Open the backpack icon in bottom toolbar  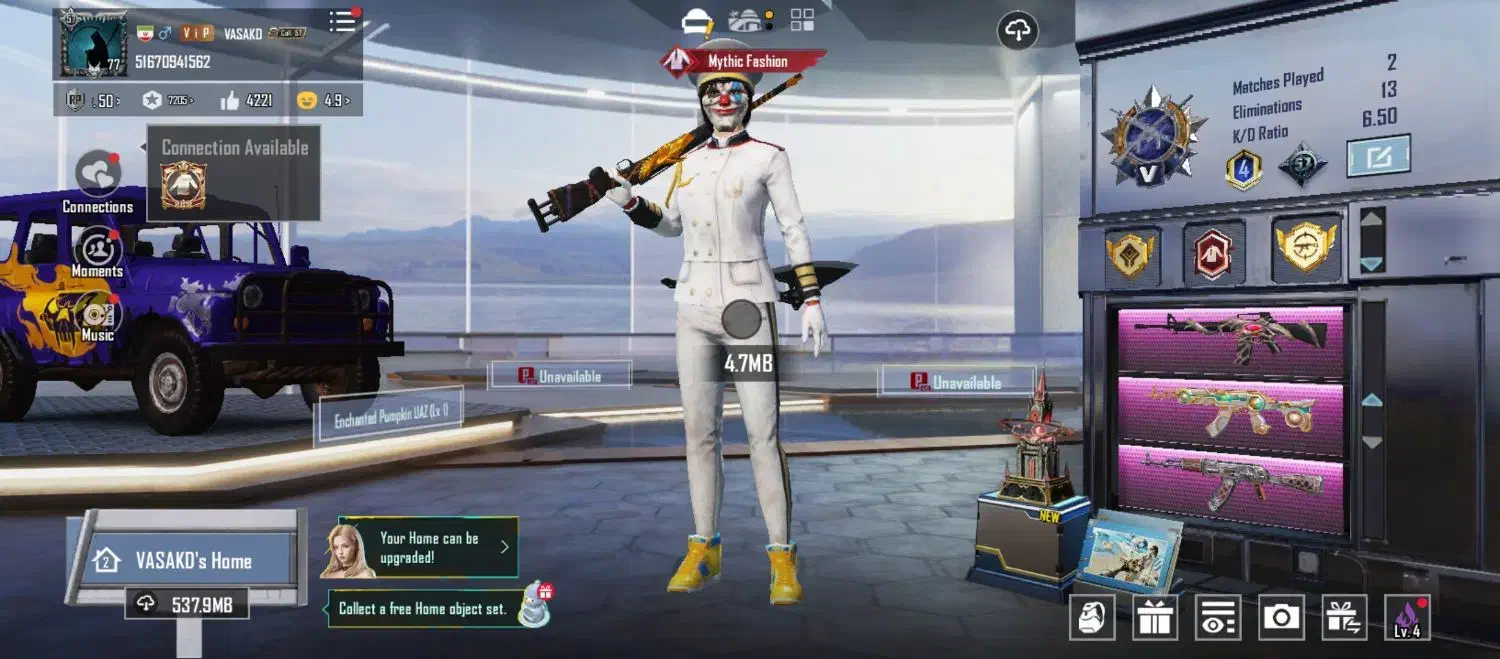click(x=1092, y=617)
